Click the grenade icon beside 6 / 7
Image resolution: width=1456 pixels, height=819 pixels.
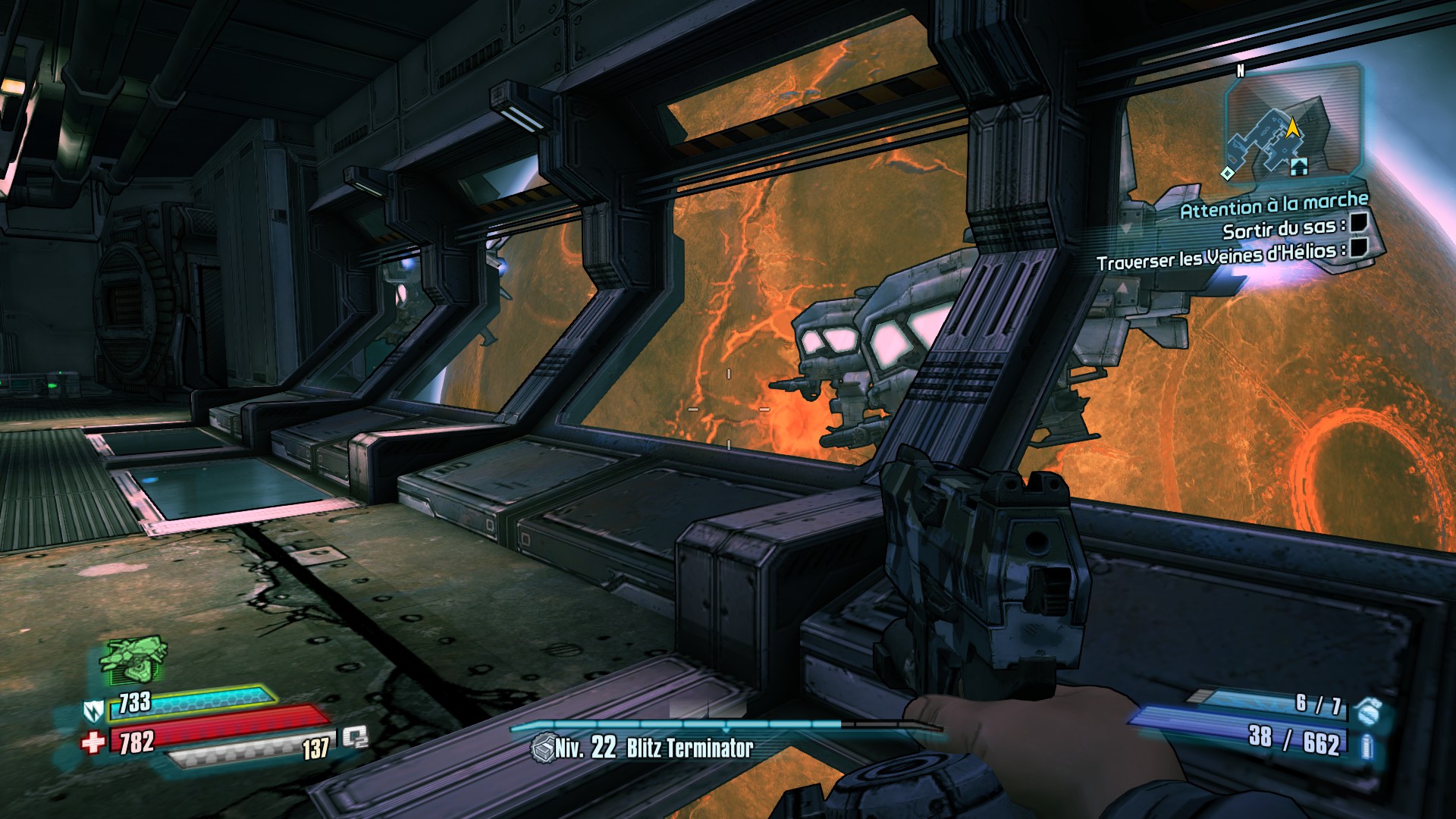pos(1369,711)
